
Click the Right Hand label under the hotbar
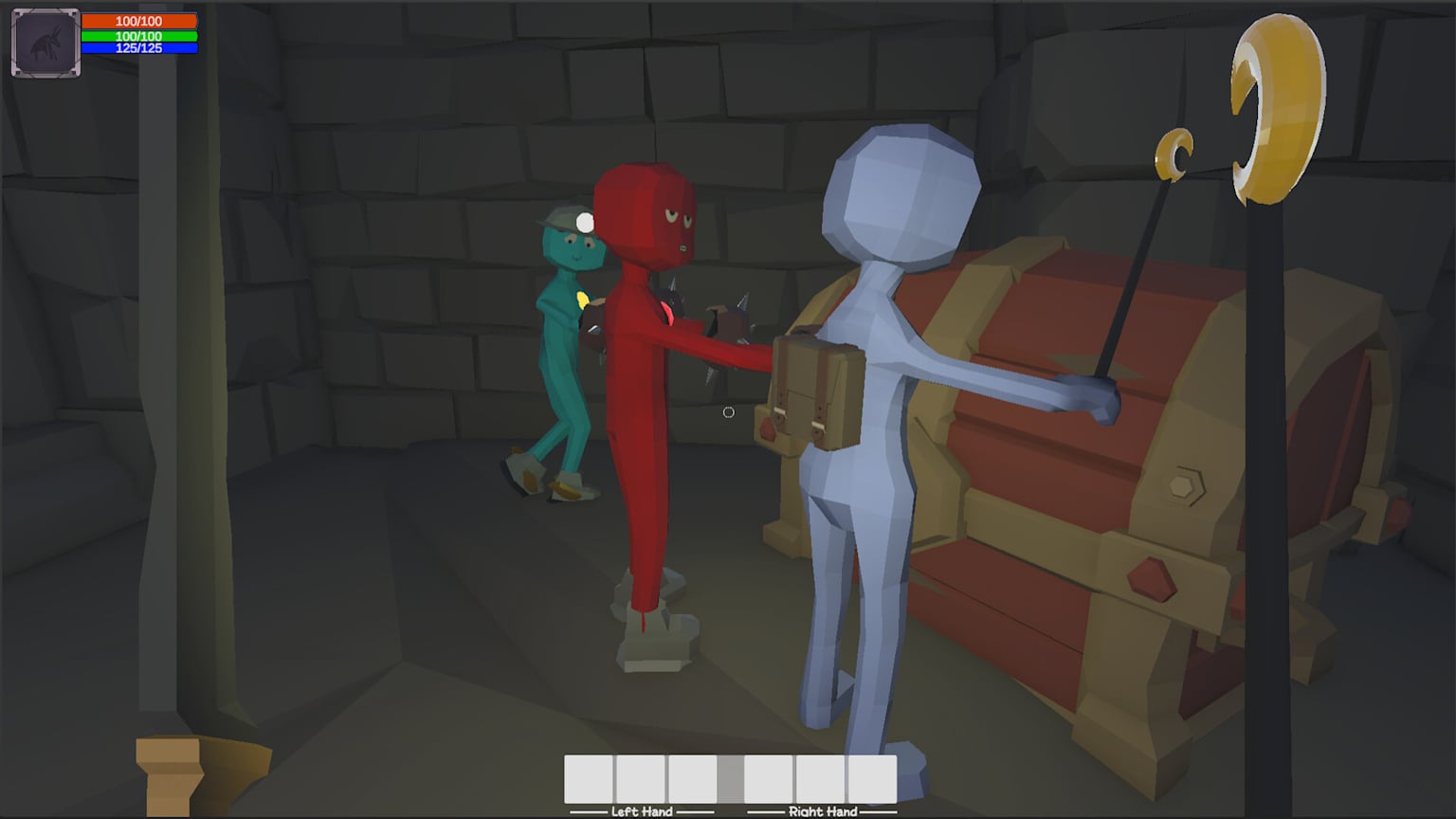point(821,811)
